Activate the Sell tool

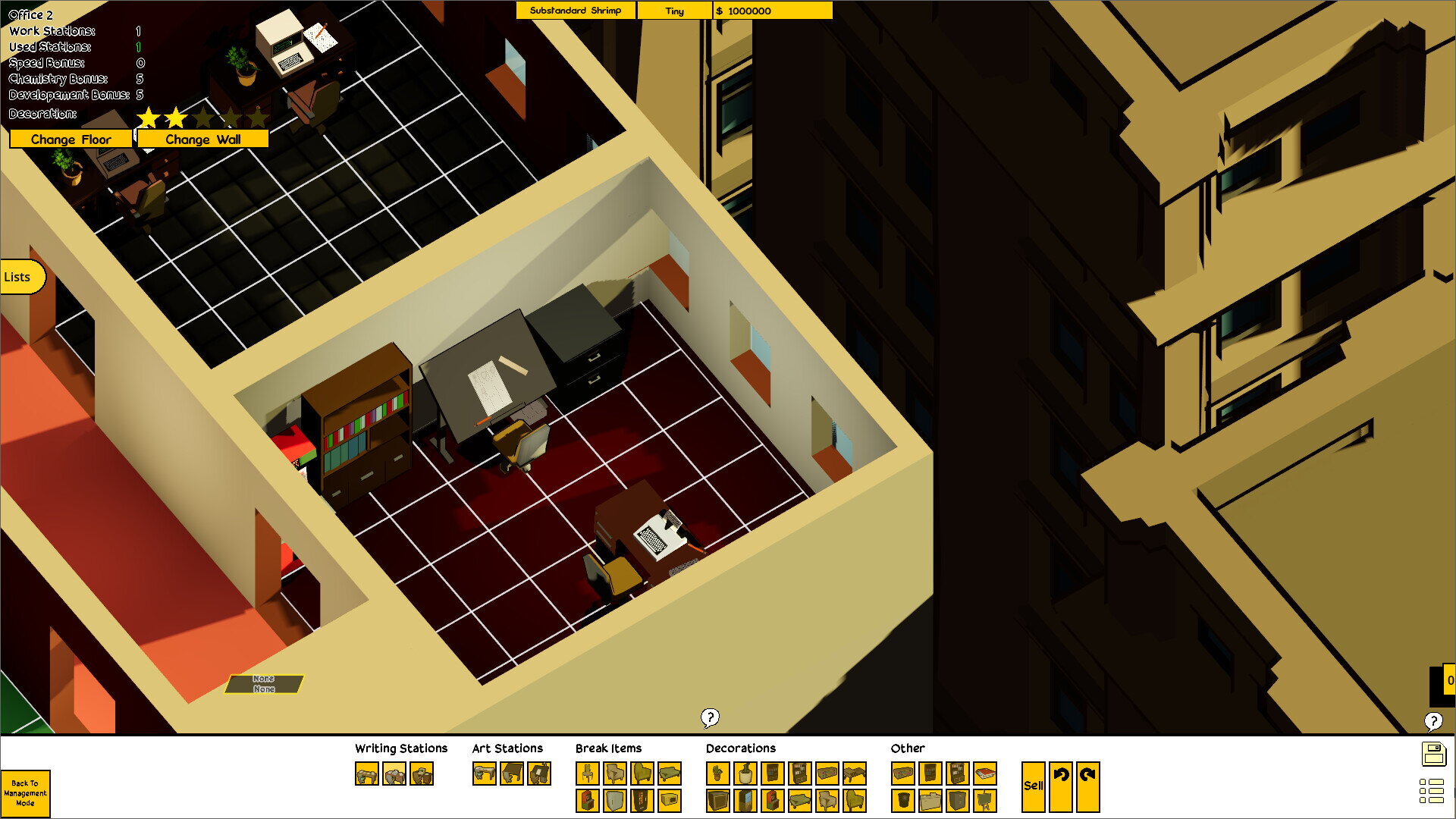[x=1033, y=786]
